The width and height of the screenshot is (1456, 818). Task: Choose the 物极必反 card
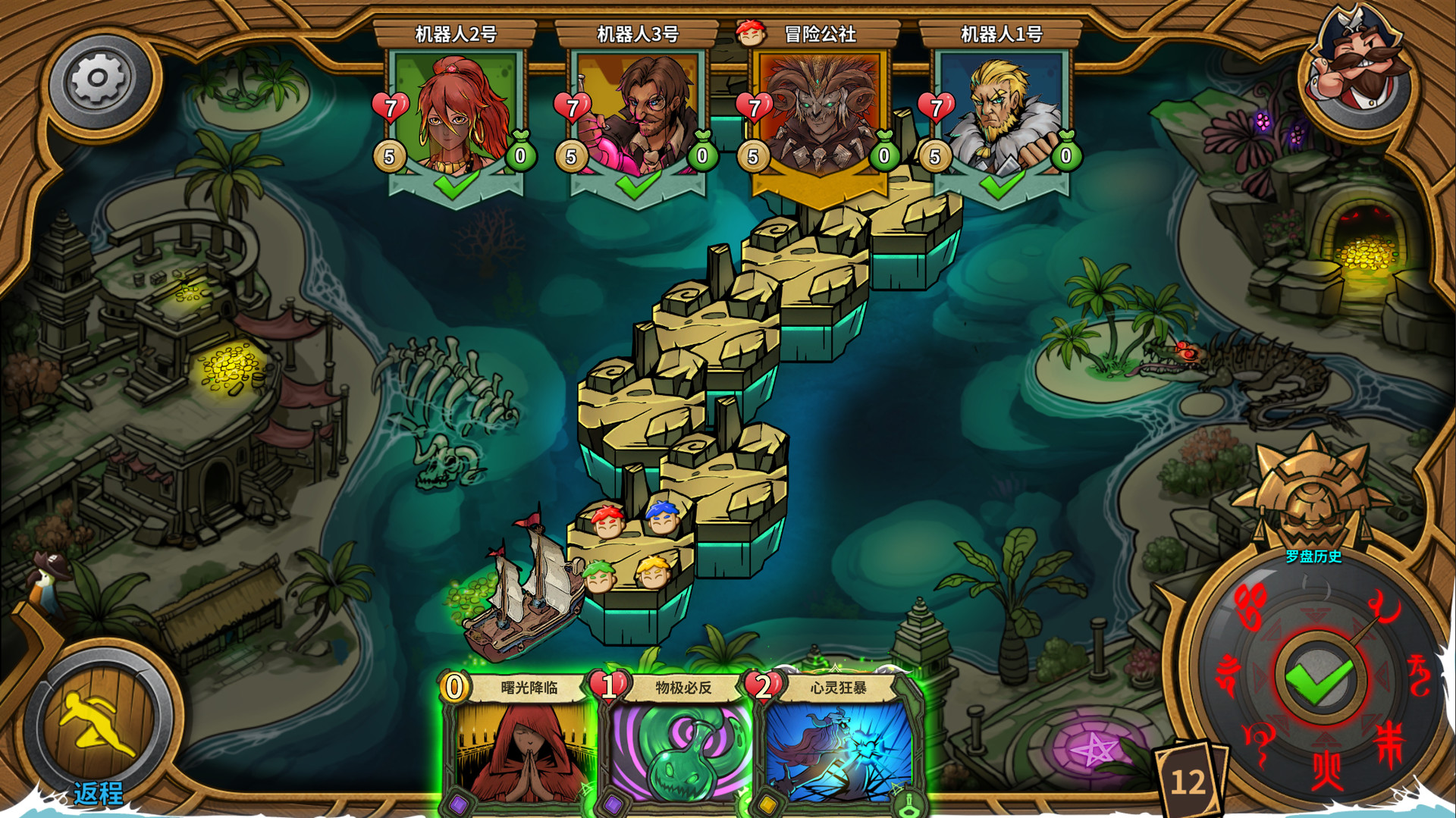click(x=677, y=747)
